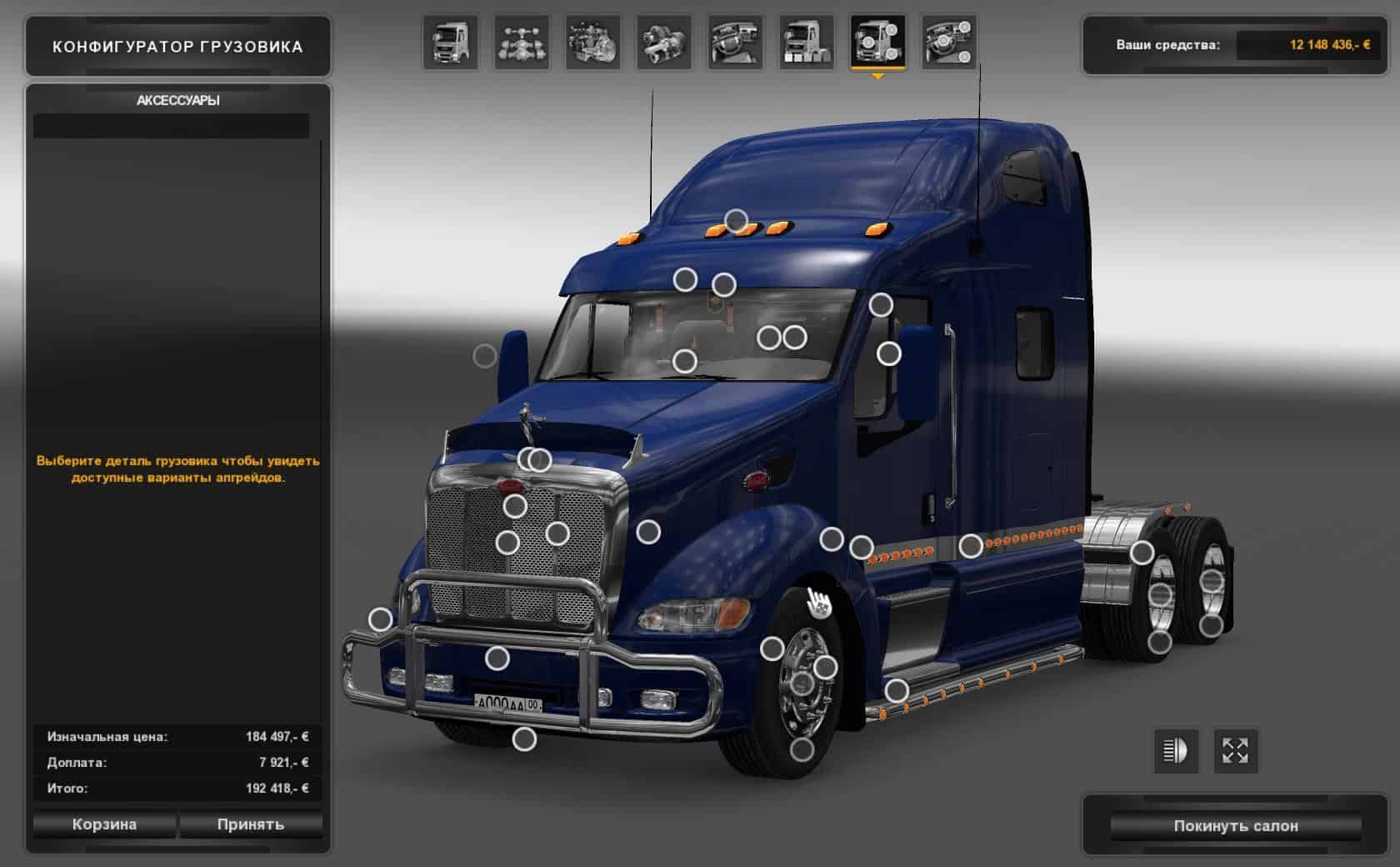
Task: Confirm with the Принять button
Action: point(251,824)
